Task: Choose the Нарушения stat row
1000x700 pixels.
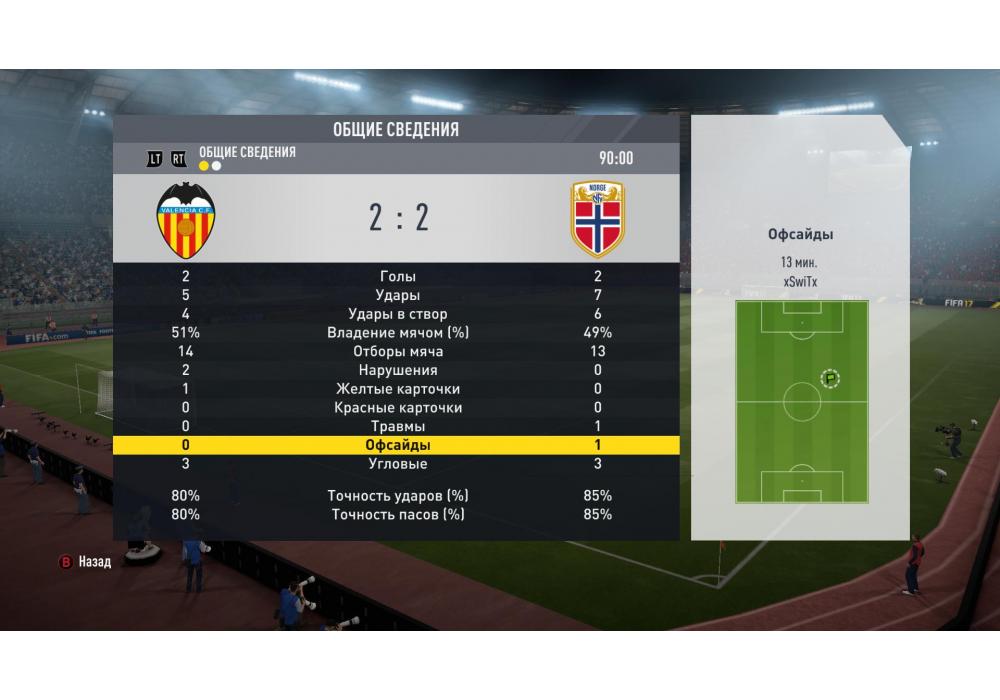Action: click(x=397, y=371)
